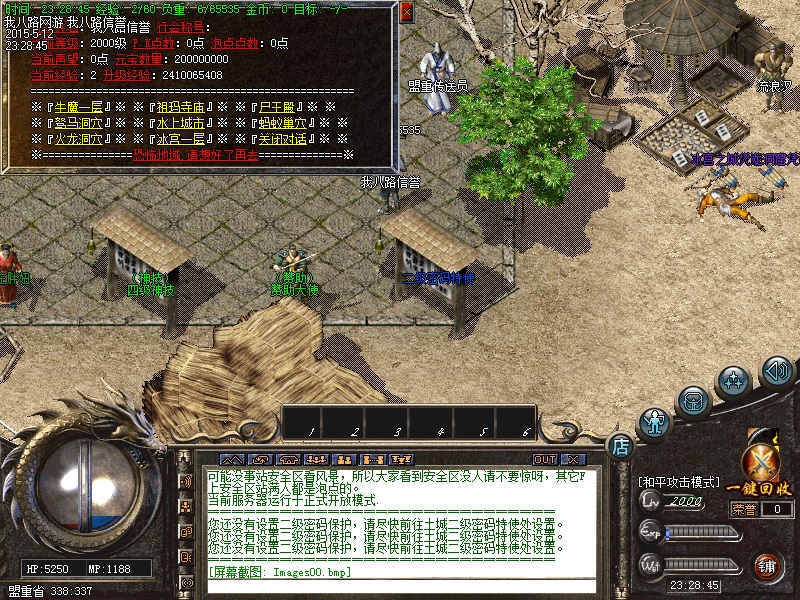
Task: Click the X button beside OUT
Action: (572, 459)
